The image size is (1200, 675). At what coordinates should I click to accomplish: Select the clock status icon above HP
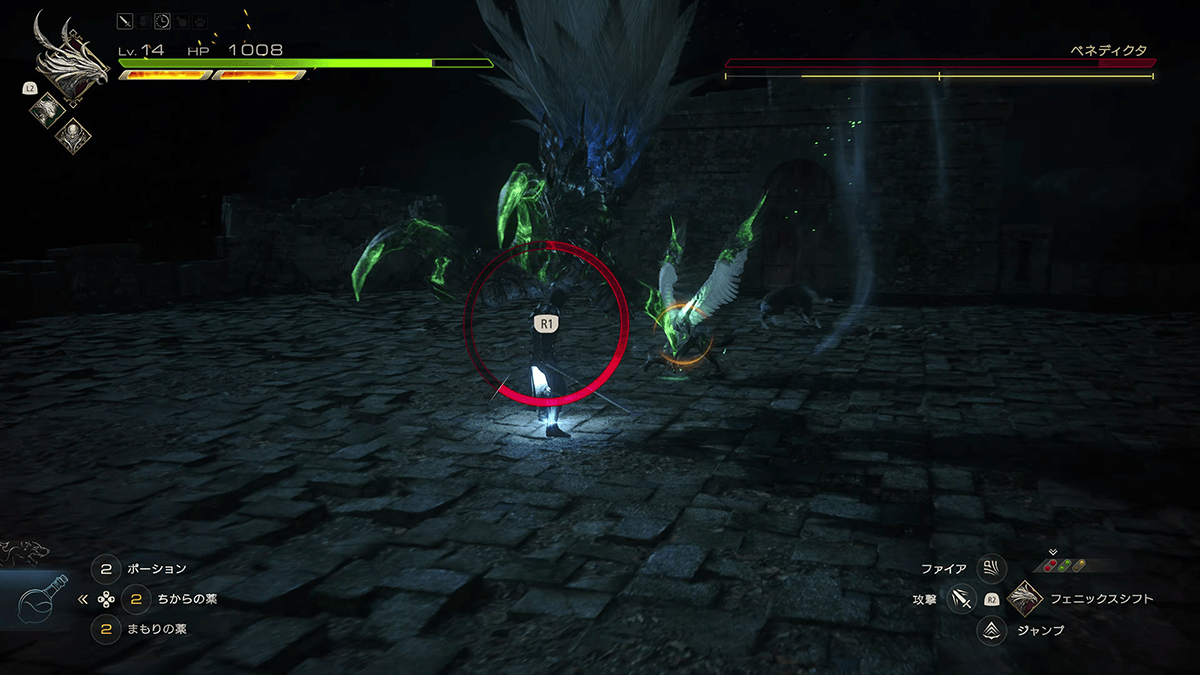(x=163, y=19)
